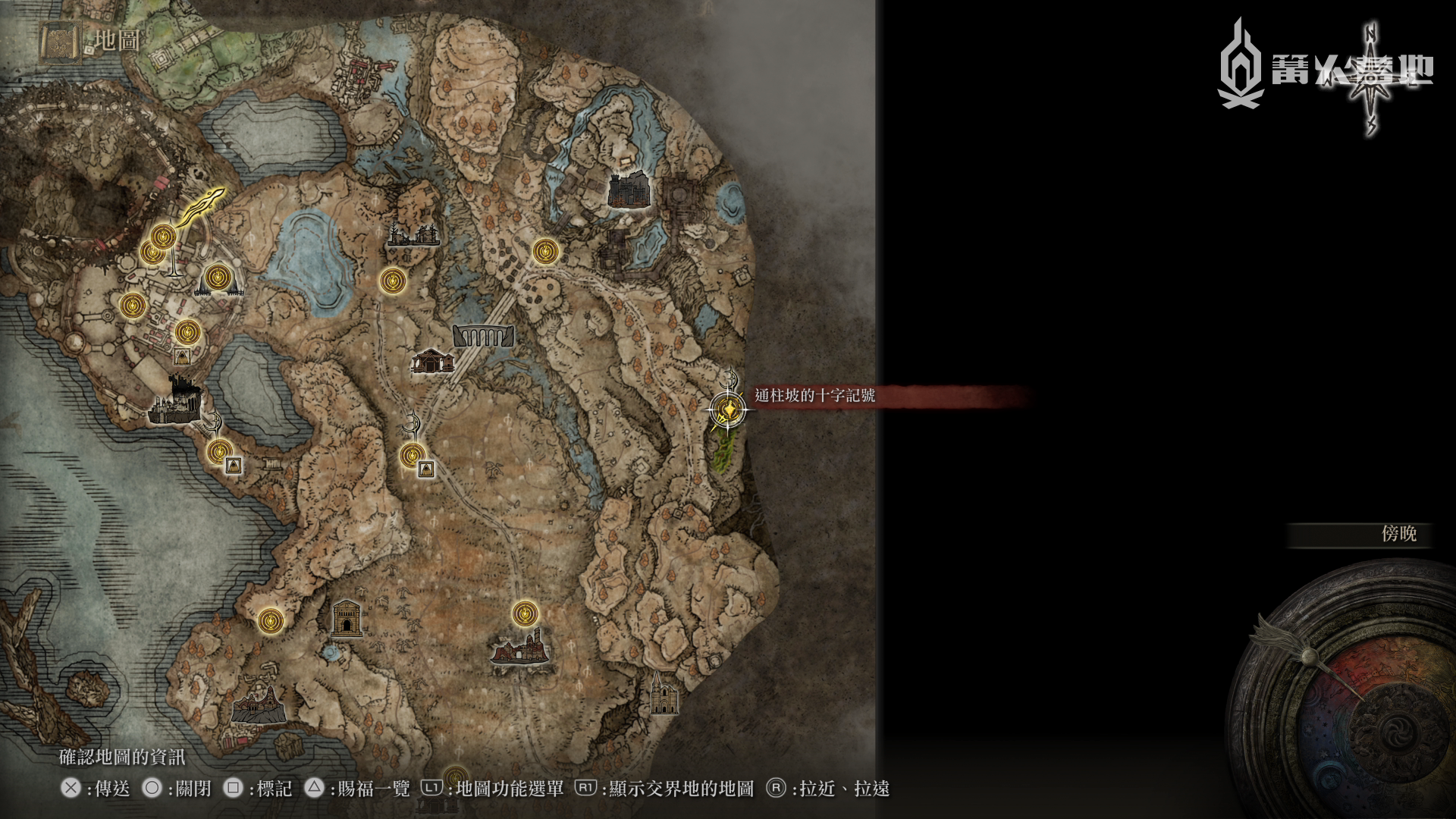Image resolution: width=1456 pixels, height=819 pixels.
Task: Select the grace below the burnt ruins icon
Action: 392,281
